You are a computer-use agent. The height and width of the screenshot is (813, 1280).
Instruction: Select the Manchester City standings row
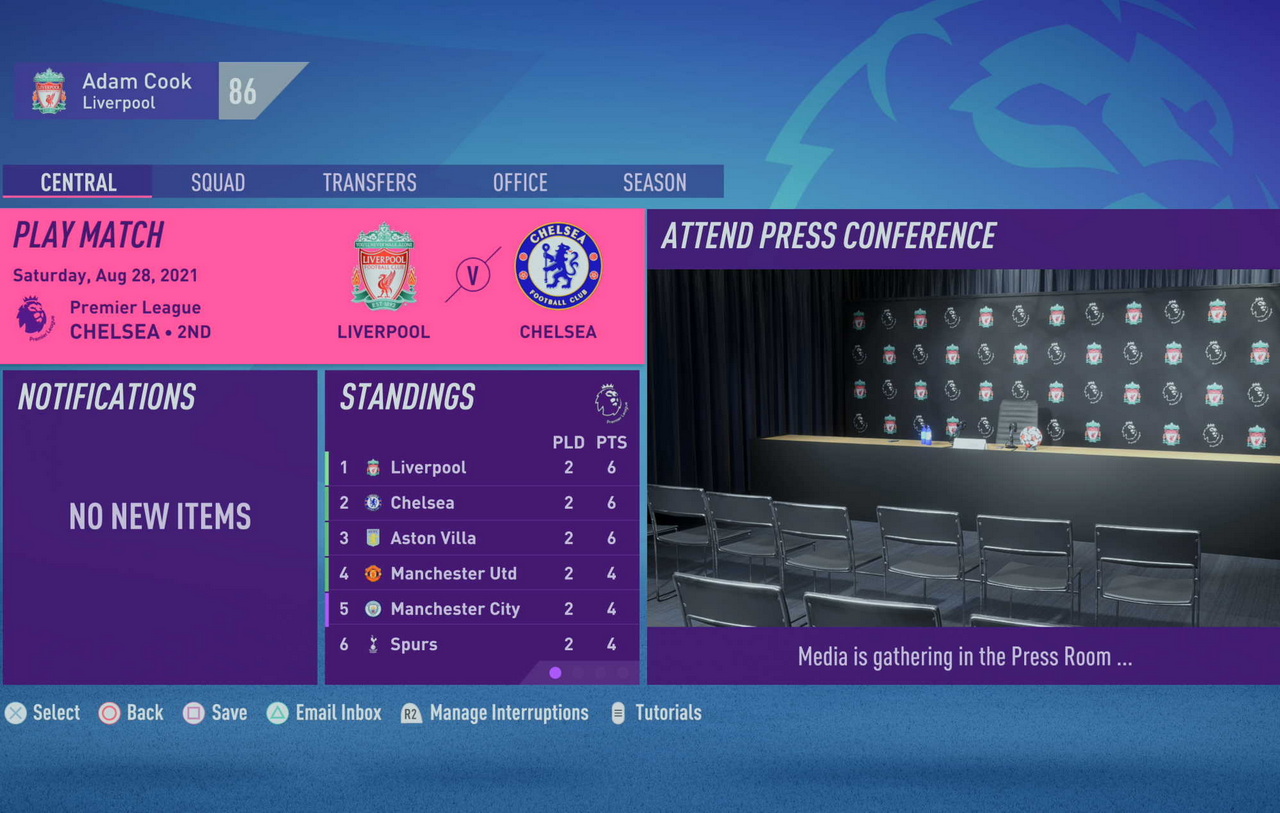(483, 609)
